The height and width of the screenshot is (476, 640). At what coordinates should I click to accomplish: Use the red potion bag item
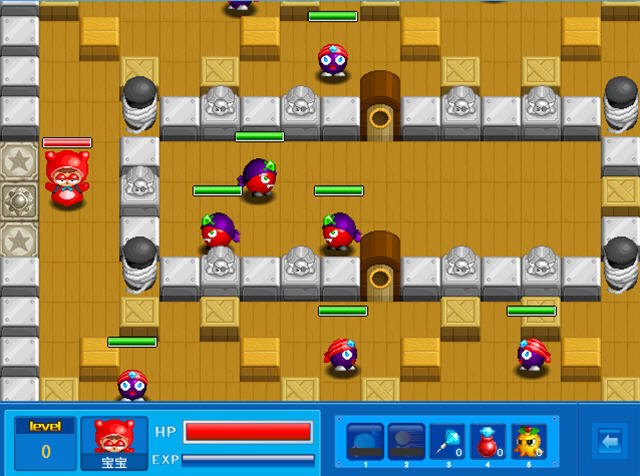pyautogui.click(x=487, y=441)
